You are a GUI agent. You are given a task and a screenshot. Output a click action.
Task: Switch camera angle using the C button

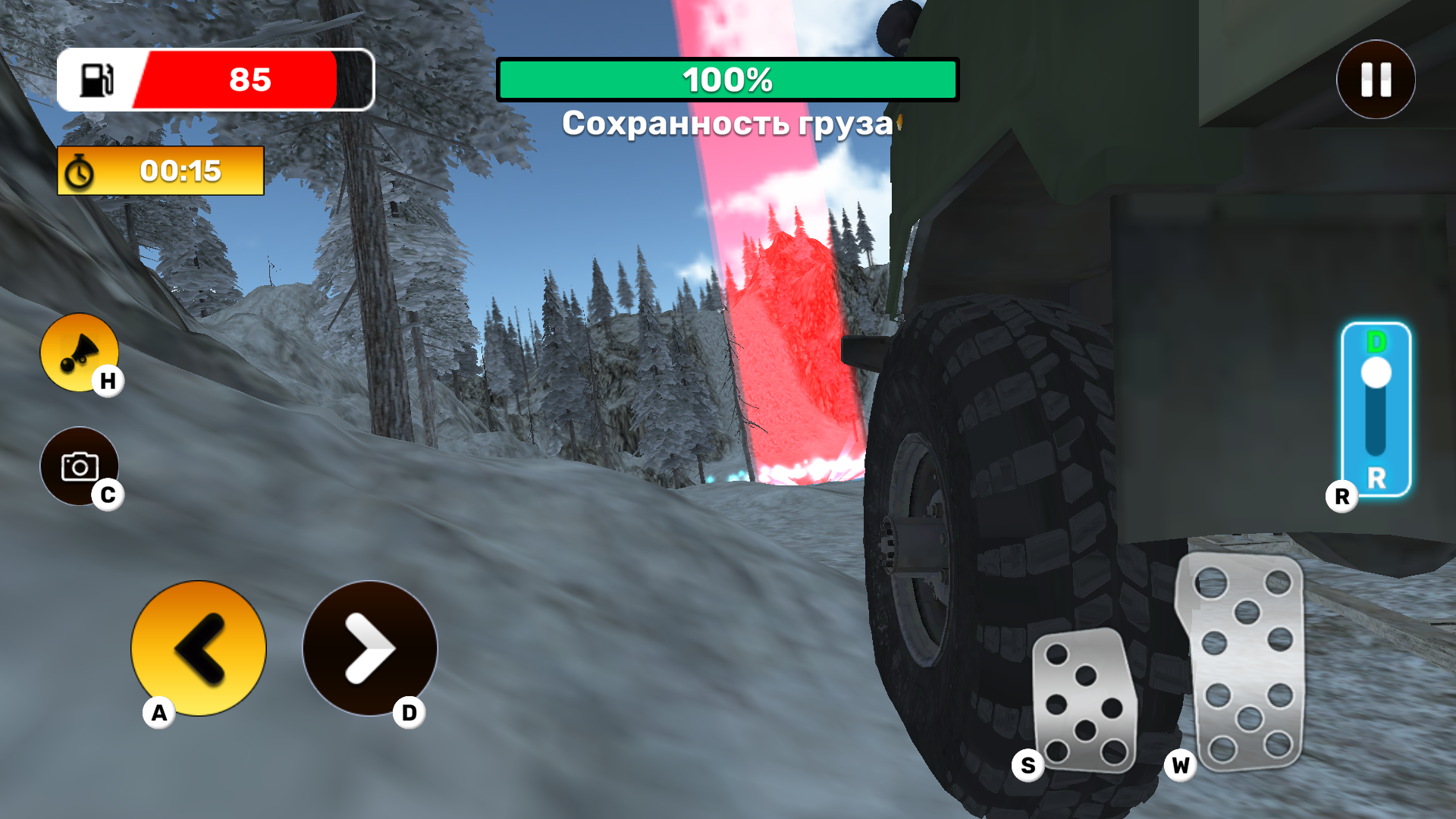[82, 467]
